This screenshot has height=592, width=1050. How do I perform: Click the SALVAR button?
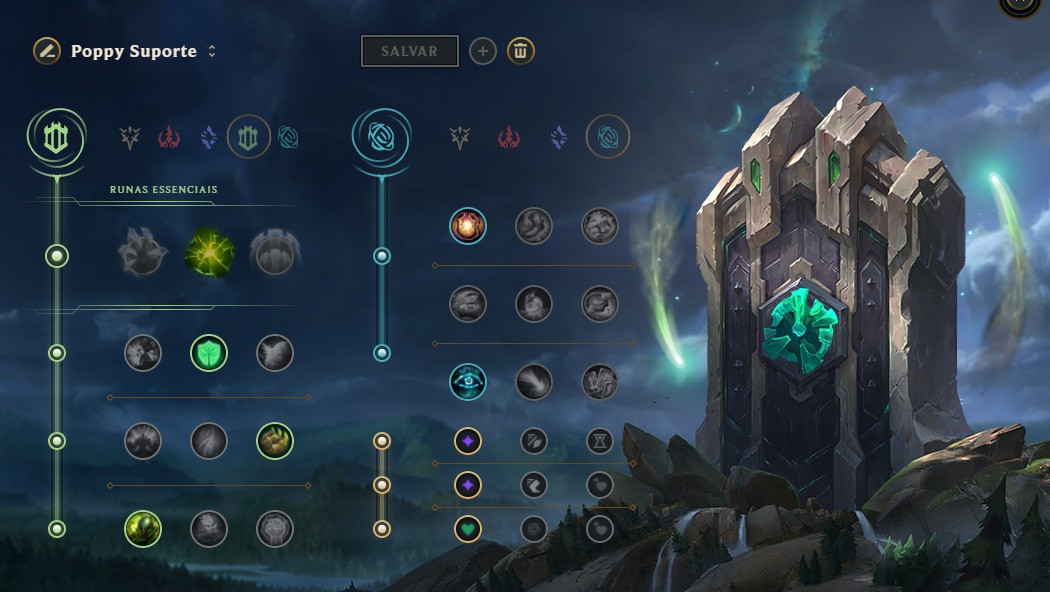pos(409,51)
